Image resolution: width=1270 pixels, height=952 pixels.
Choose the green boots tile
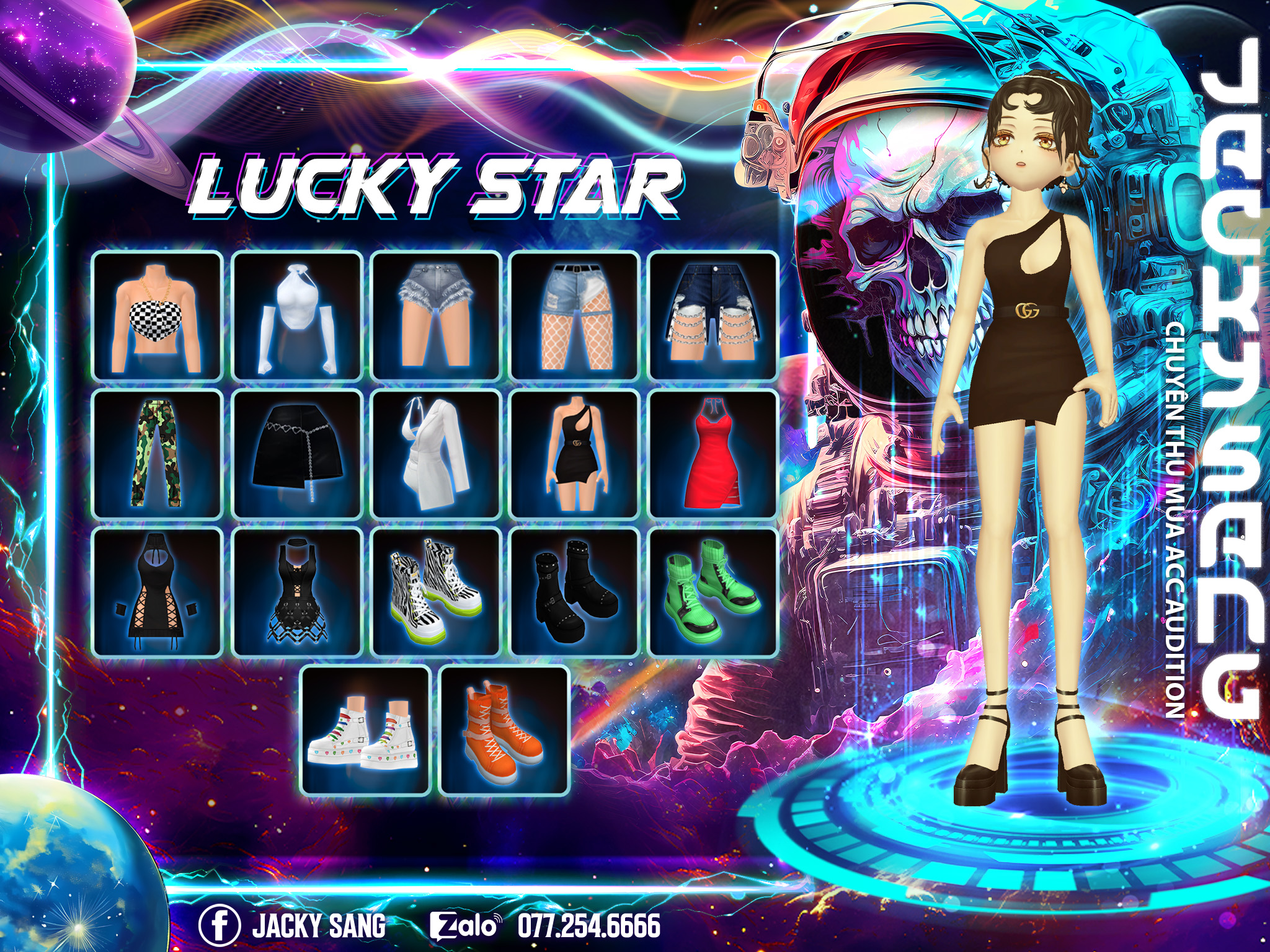pos(713,593)
